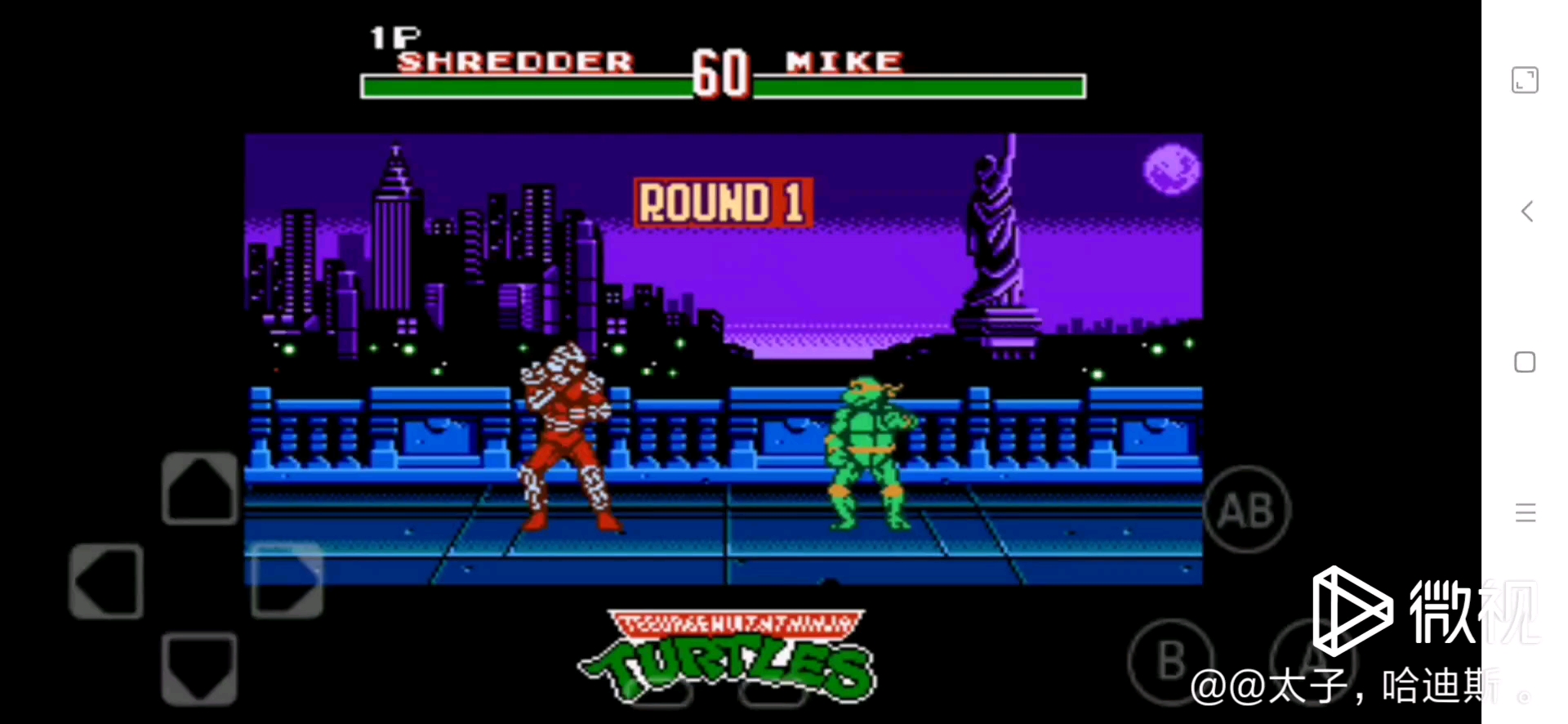The width and height of the screenshot is (1568, 724).
Task: Tap the round B button
Action: pyautogui.click(x=1171, y=660)
